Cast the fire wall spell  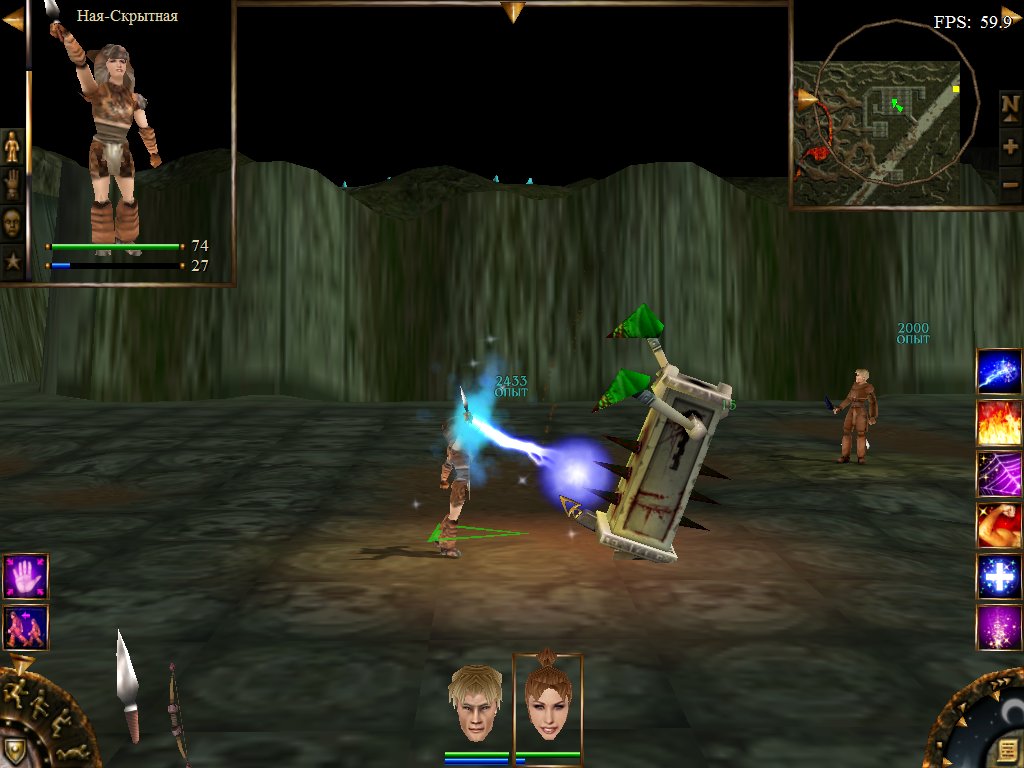(x=998, y=422)
